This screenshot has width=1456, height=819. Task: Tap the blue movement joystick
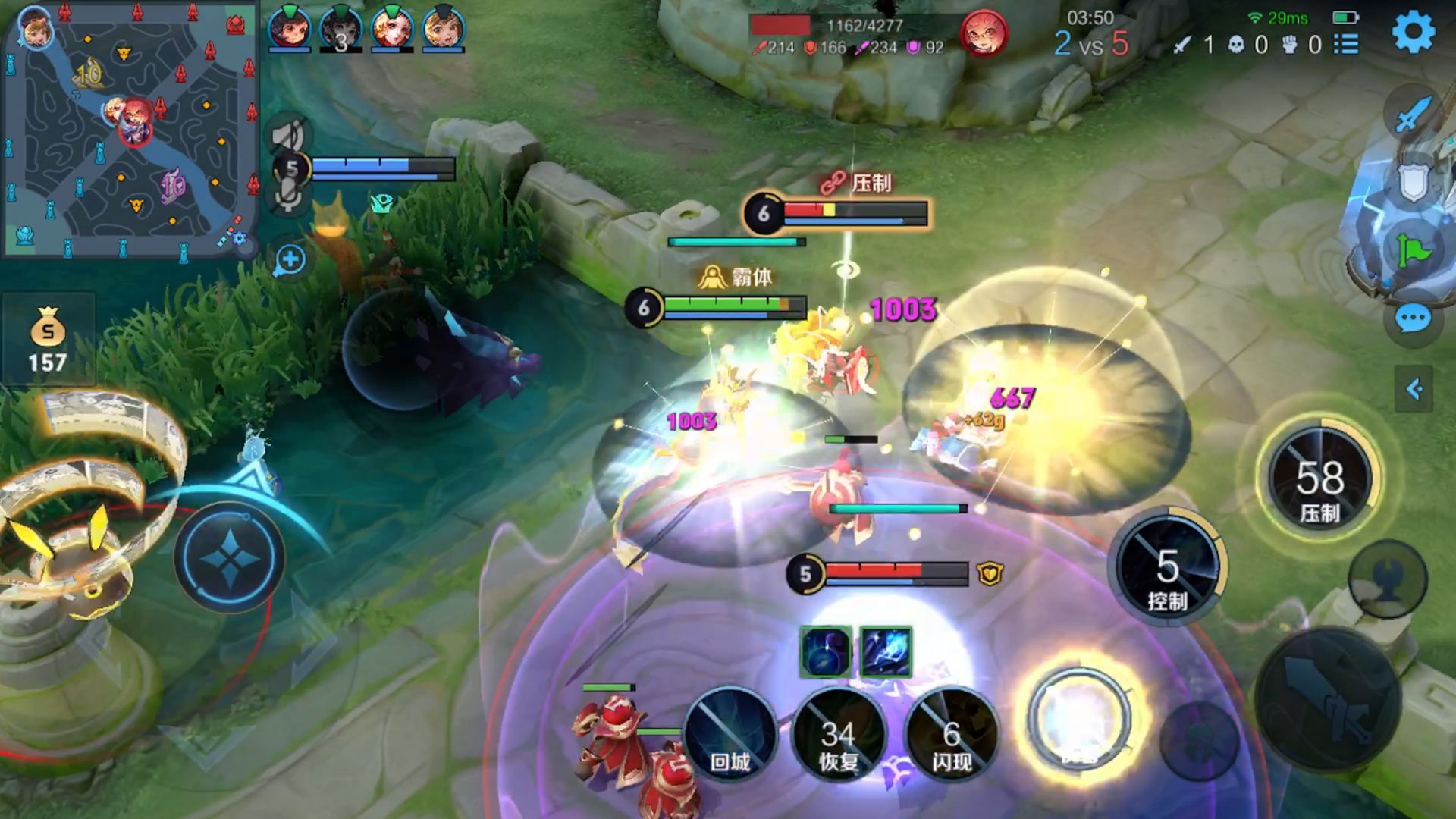[229, 557]
